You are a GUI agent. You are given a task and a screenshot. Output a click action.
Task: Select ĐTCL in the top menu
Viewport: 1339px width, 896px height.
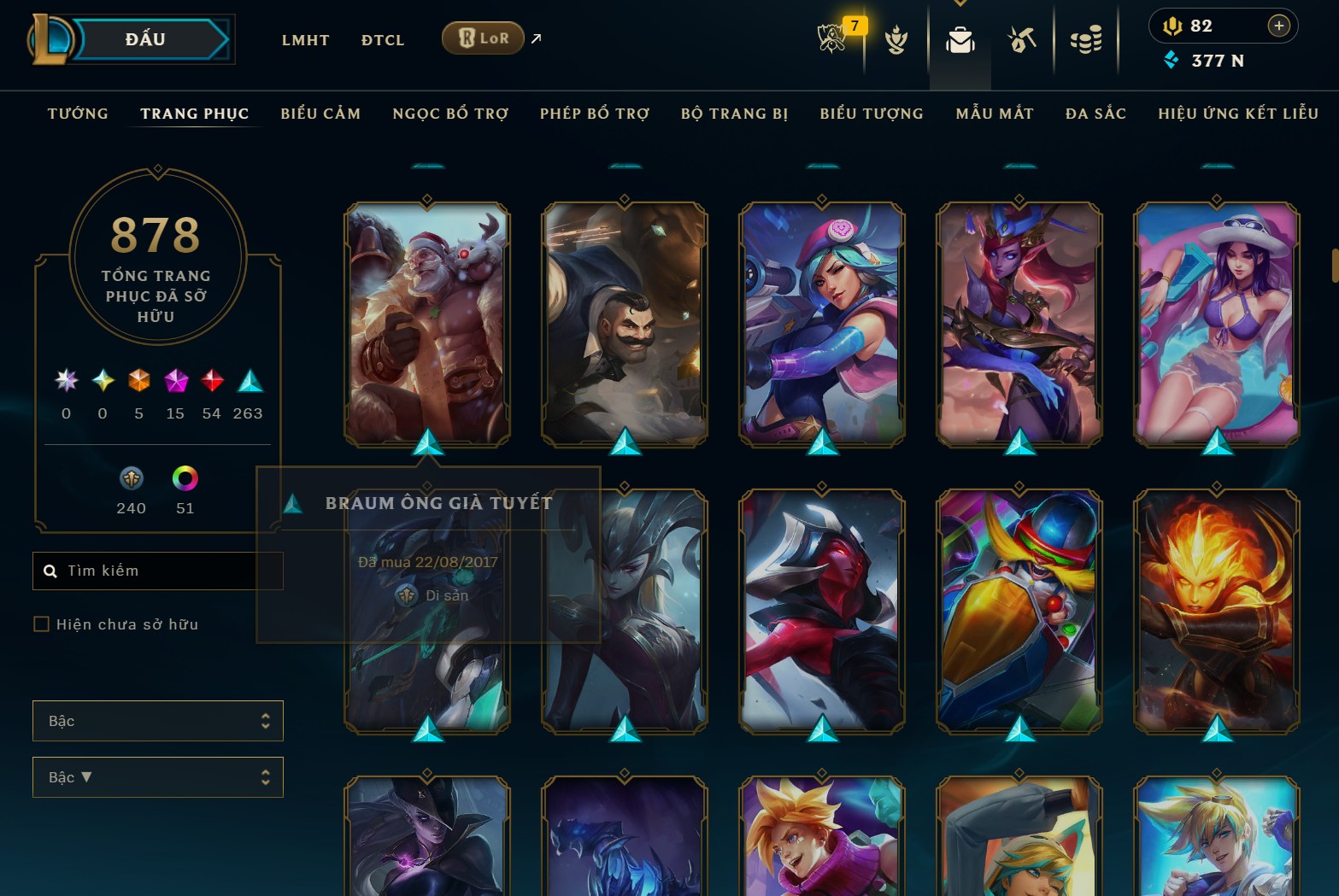tap(382, 39)
